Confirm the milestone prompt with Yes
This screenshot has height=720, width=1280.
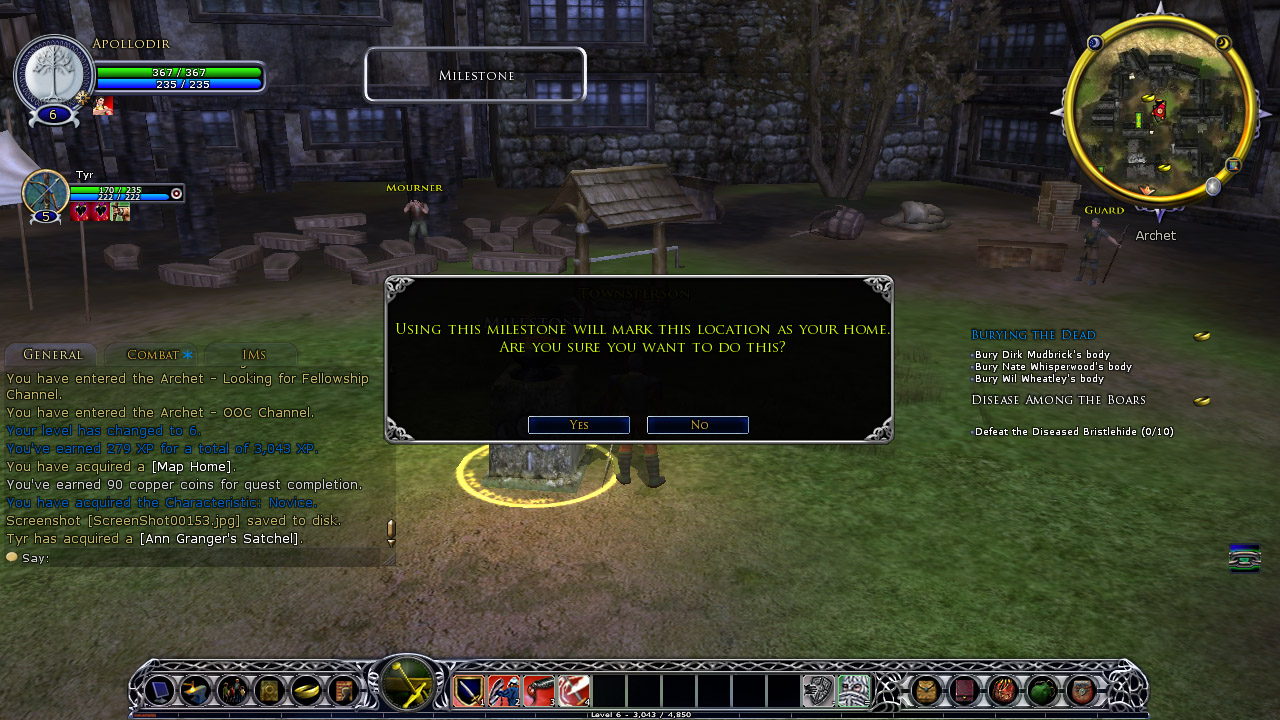[x=578, y=425]
